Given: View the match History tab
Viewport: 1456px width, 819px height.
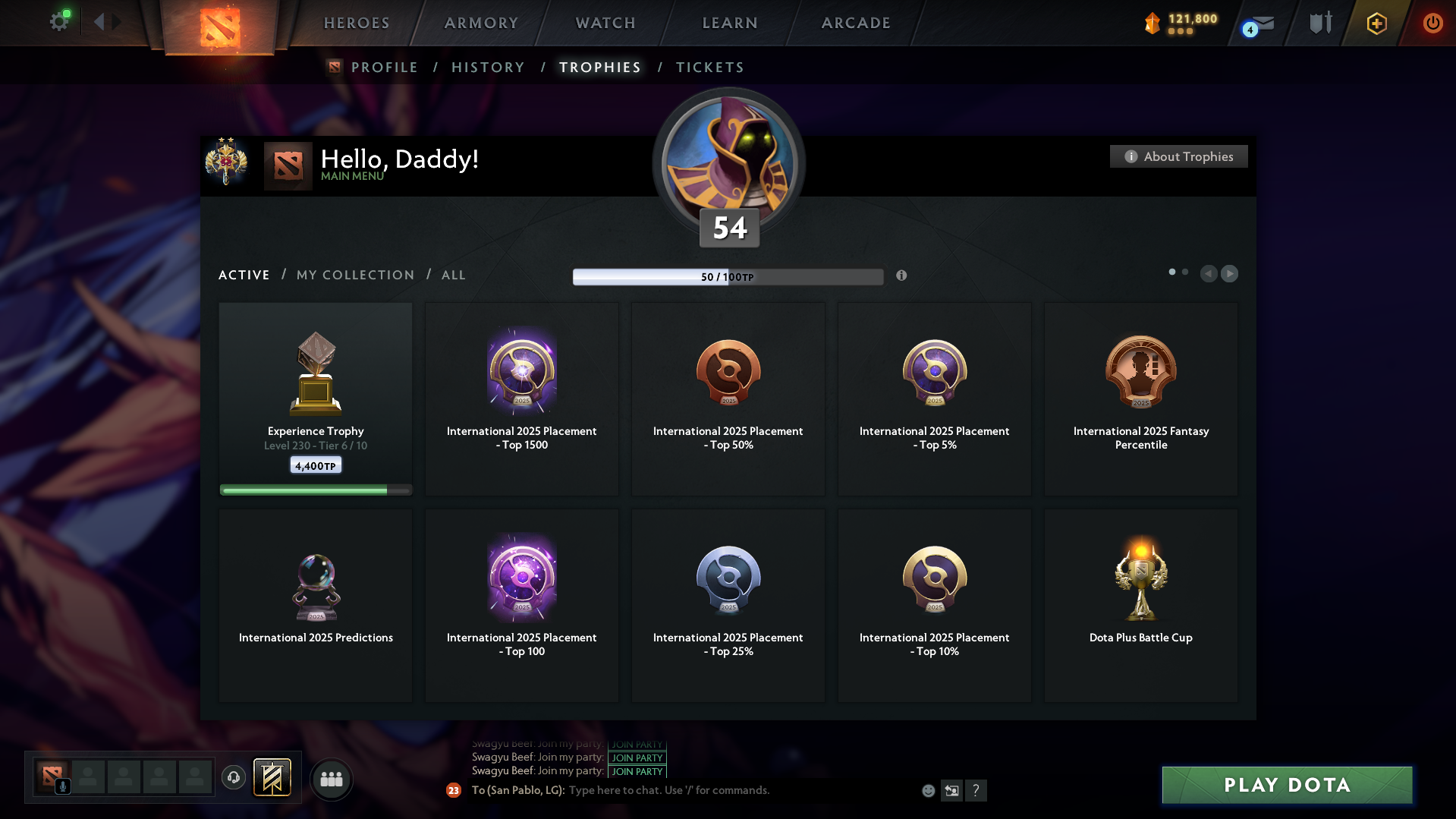Looking at the screenshot, I should (x=488, y=68).
